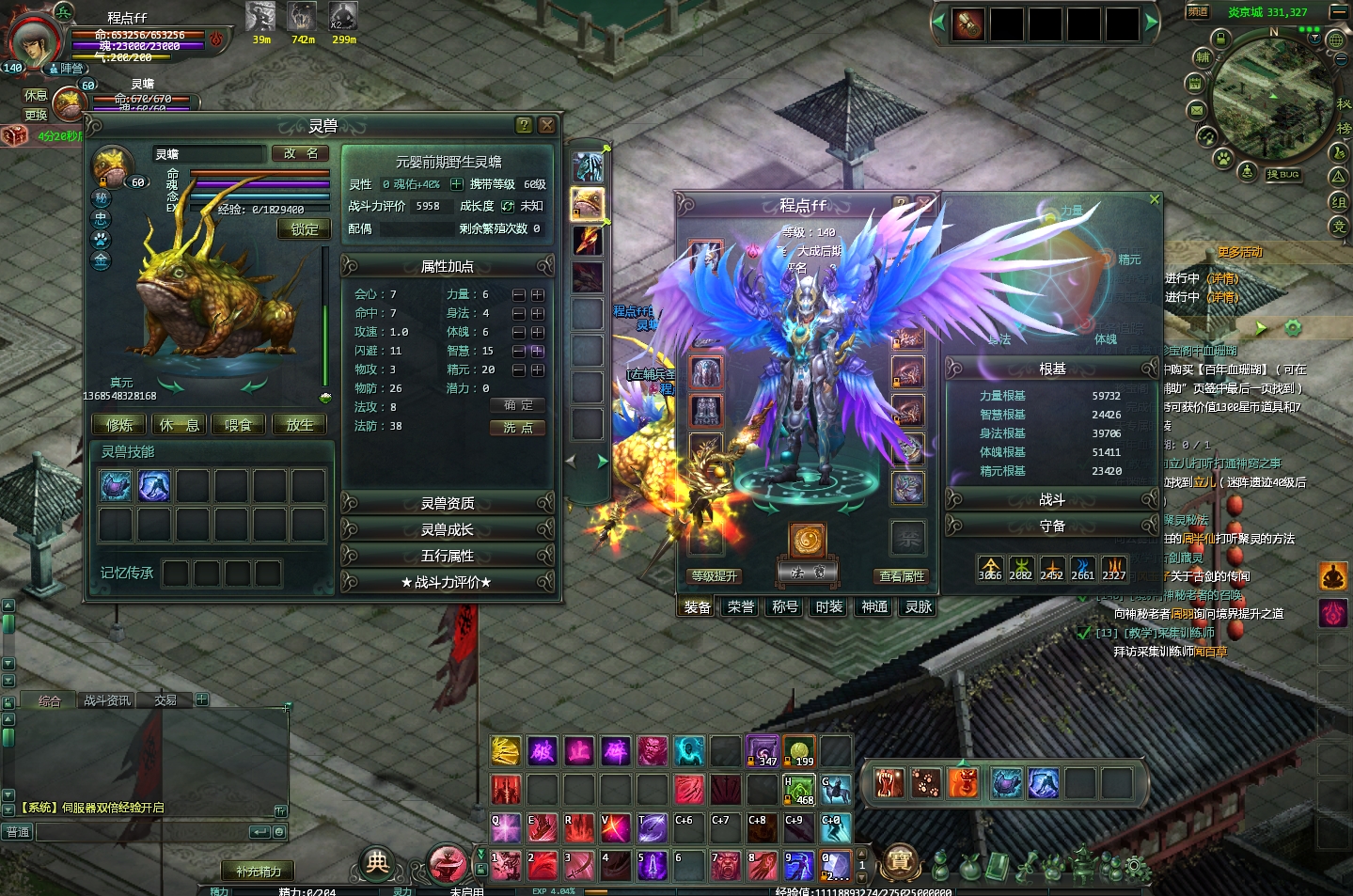The image size is (1353, 896).
Task: Click the 喂食 feed pet button
Action: (238, 425)
